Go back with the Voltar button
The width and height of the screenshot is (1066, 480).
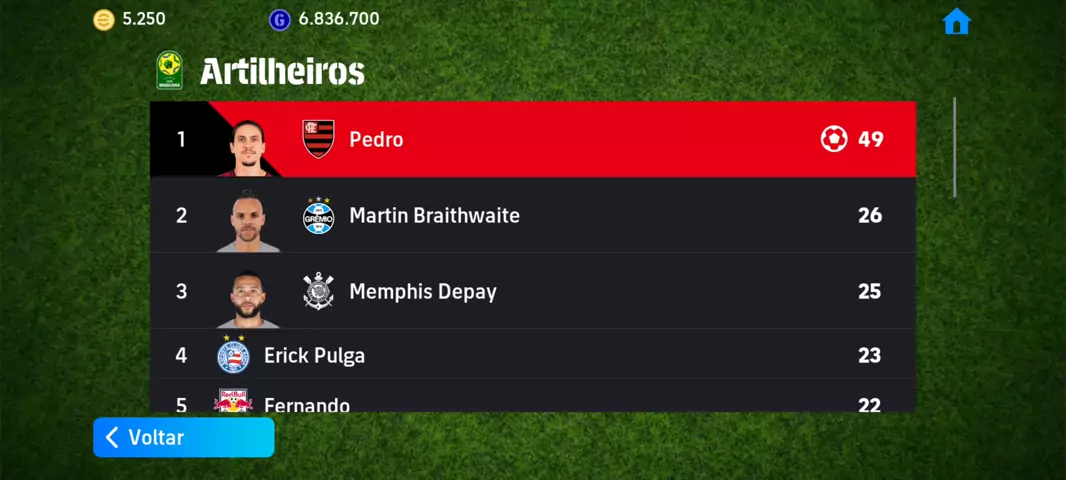(183, 437)
